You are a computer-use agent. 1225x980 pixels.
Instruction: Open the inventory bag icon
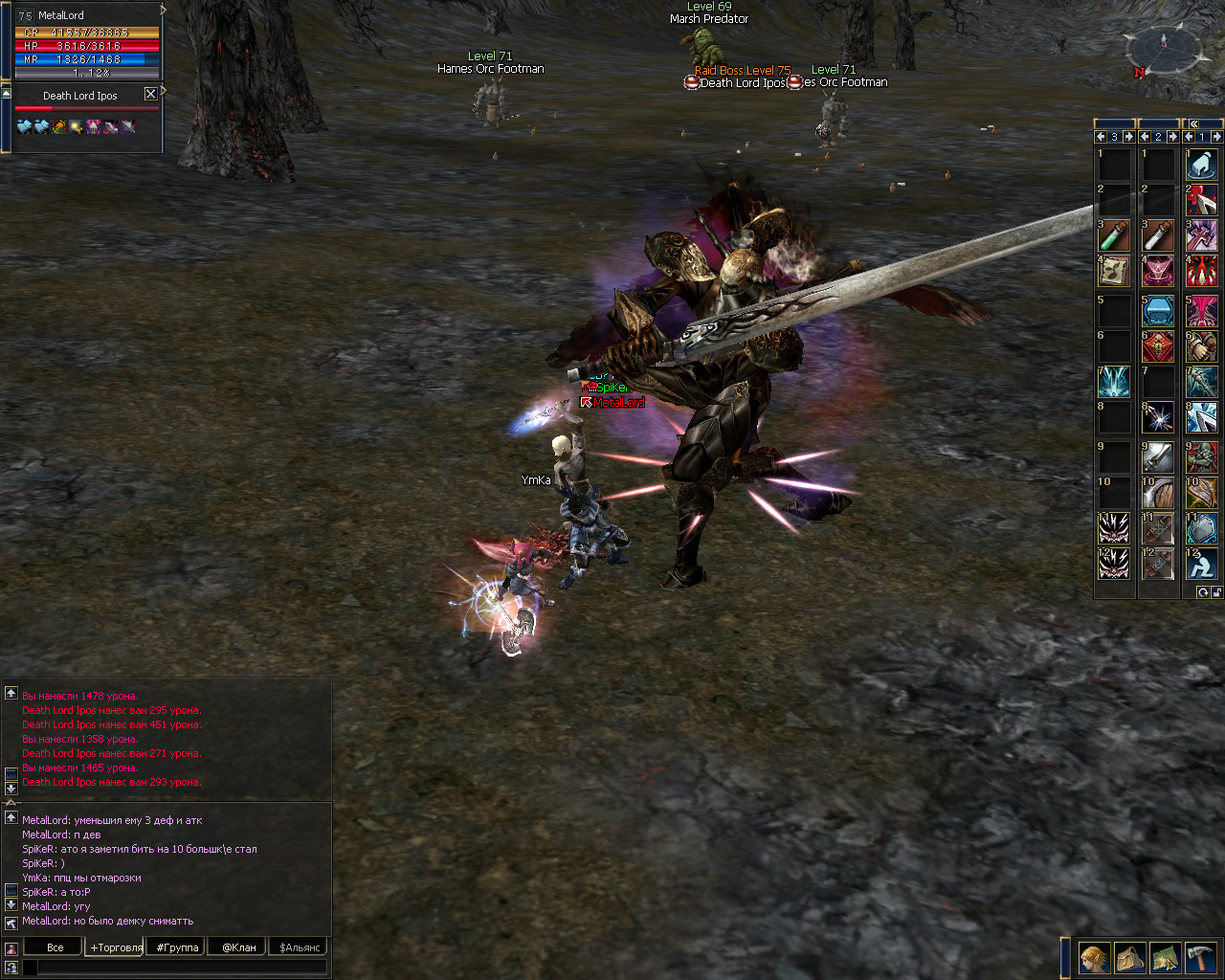click(x=1129, y=957)
